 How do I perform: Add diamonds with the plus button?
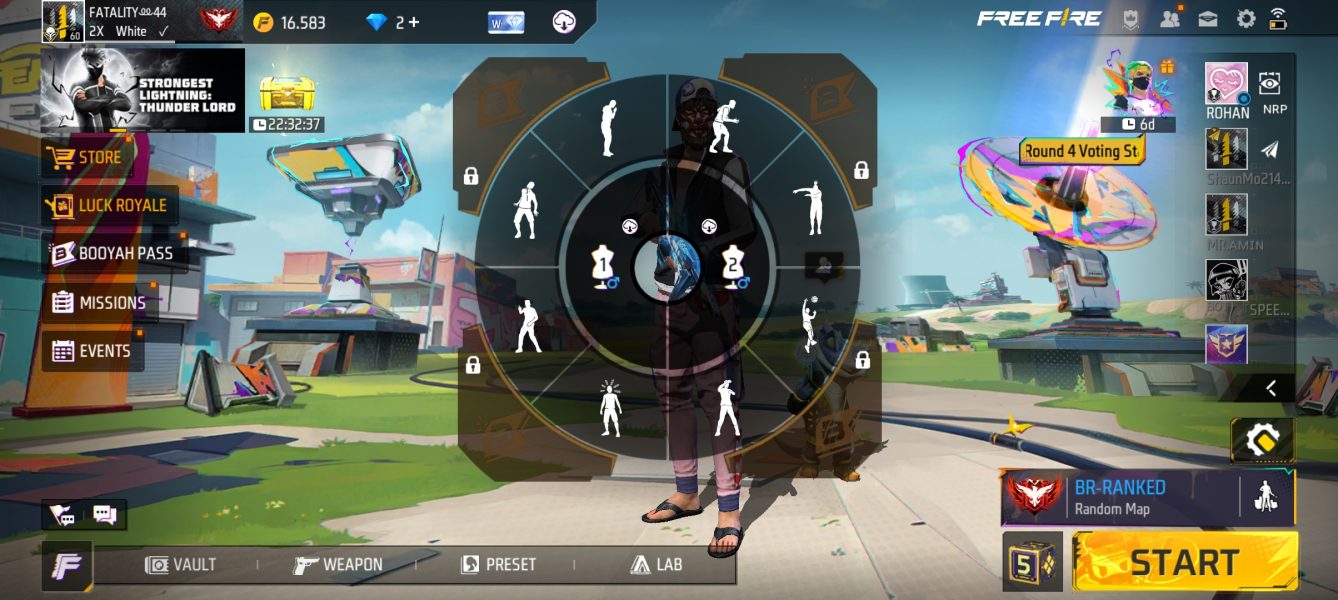414,22
